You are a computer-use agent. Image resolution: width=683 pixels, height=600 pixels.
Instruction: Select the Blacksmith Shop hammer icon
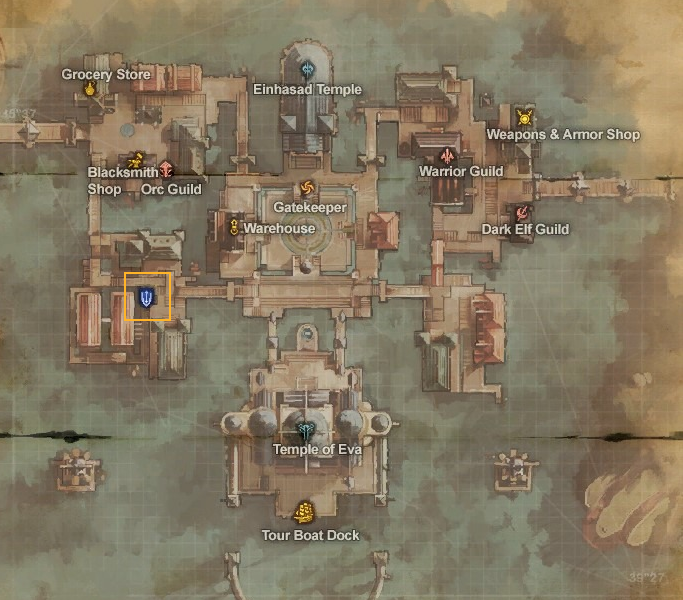(x=136, y=160)
